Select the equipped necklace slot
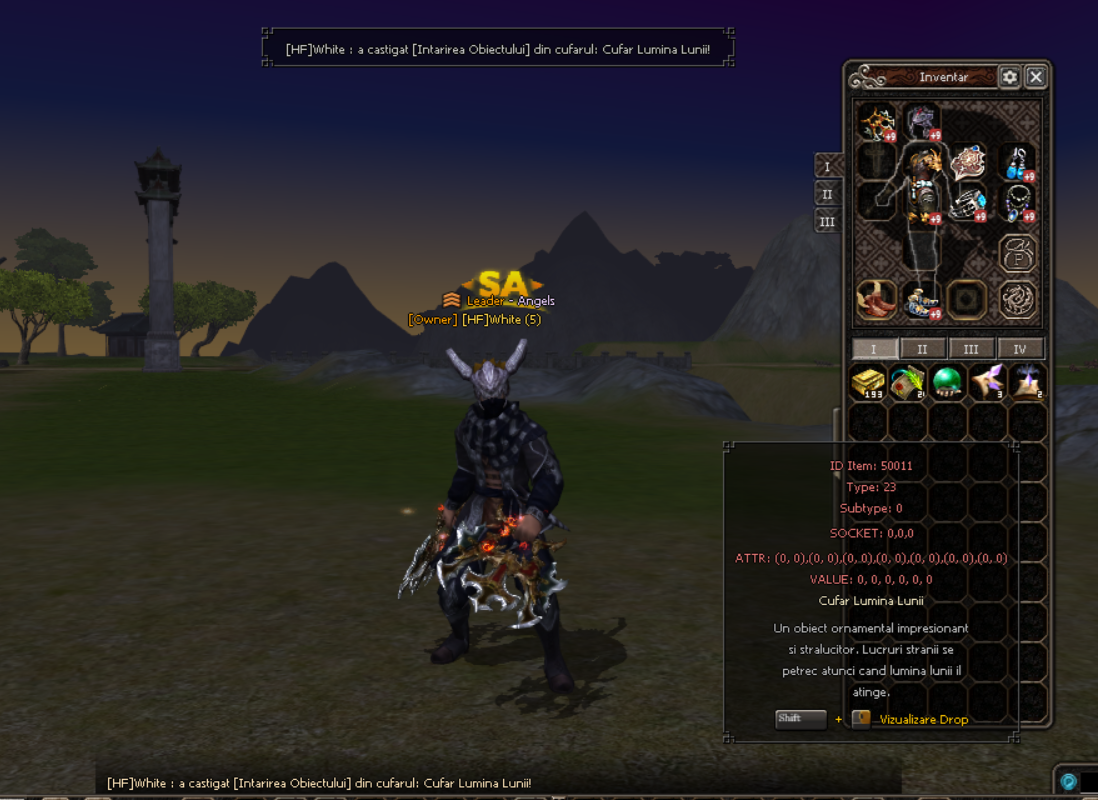This screenshot has height=800, width=1098. coord(1018,203)
